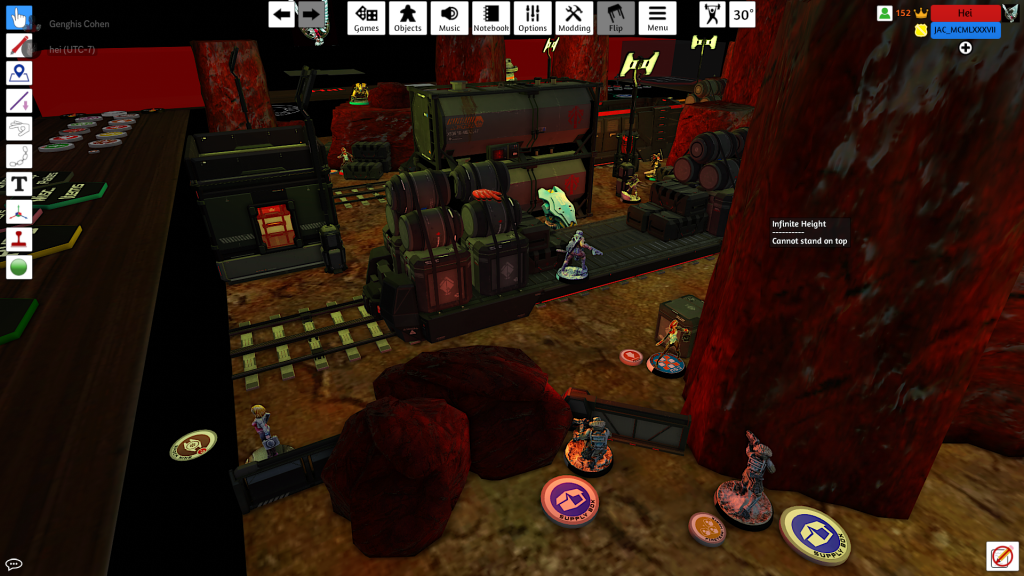
Task: Open the Options menu
Action: coord(533,18)
